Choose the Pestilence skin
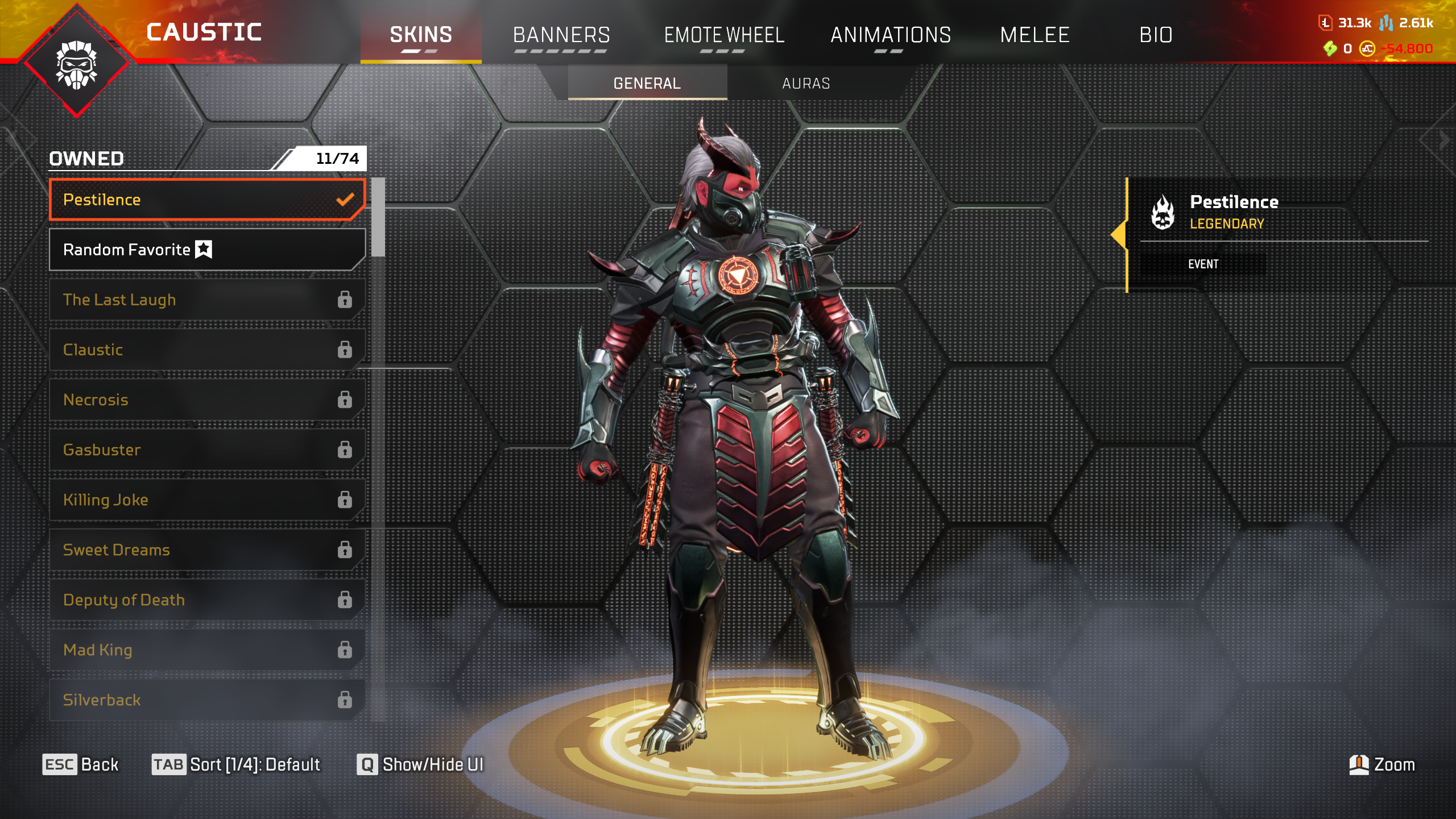The image size is (1456, 819). click(x=207, y=200)
